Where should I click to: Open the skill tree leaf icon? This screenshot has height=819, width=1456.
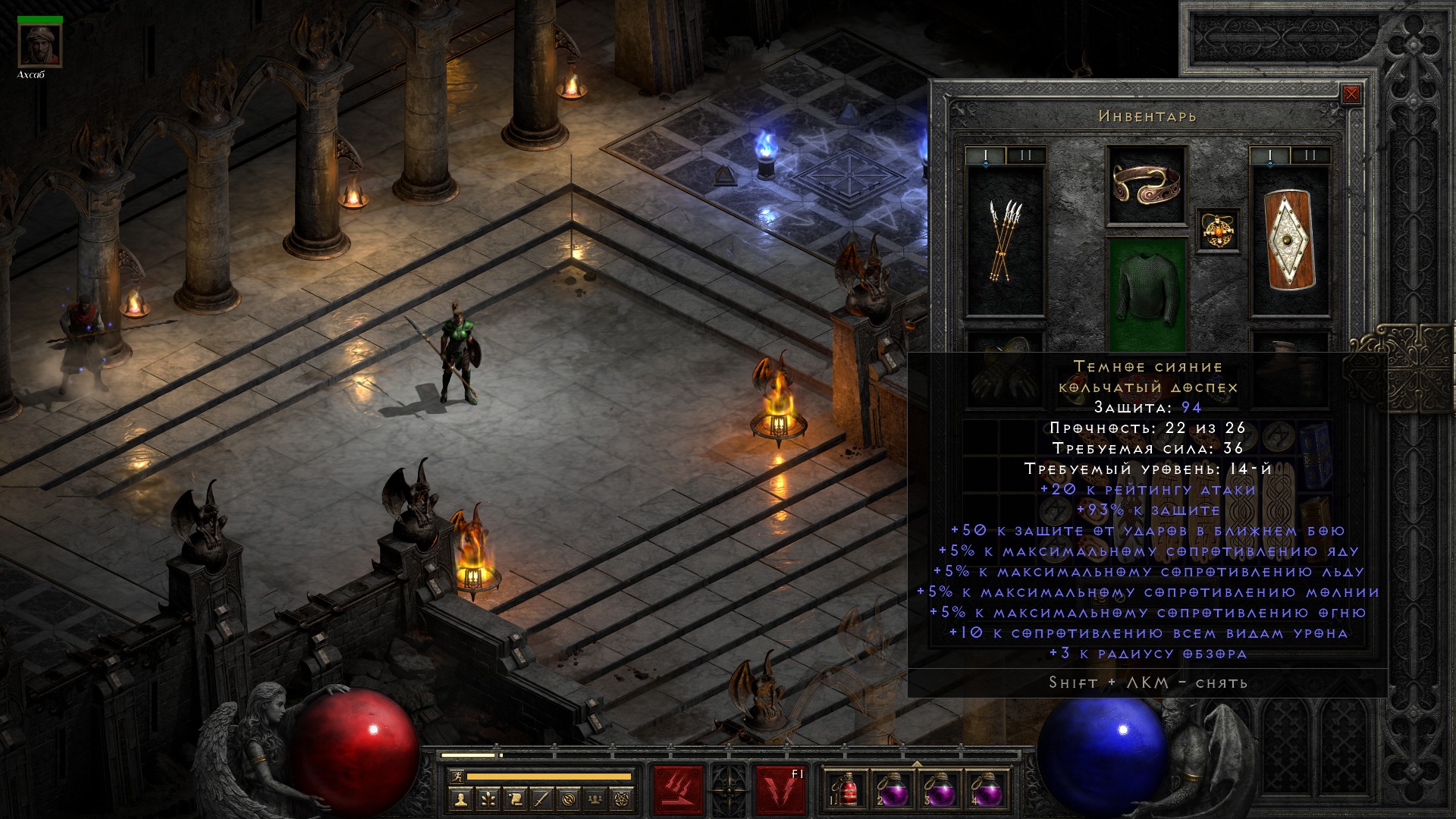click(488, 799)
